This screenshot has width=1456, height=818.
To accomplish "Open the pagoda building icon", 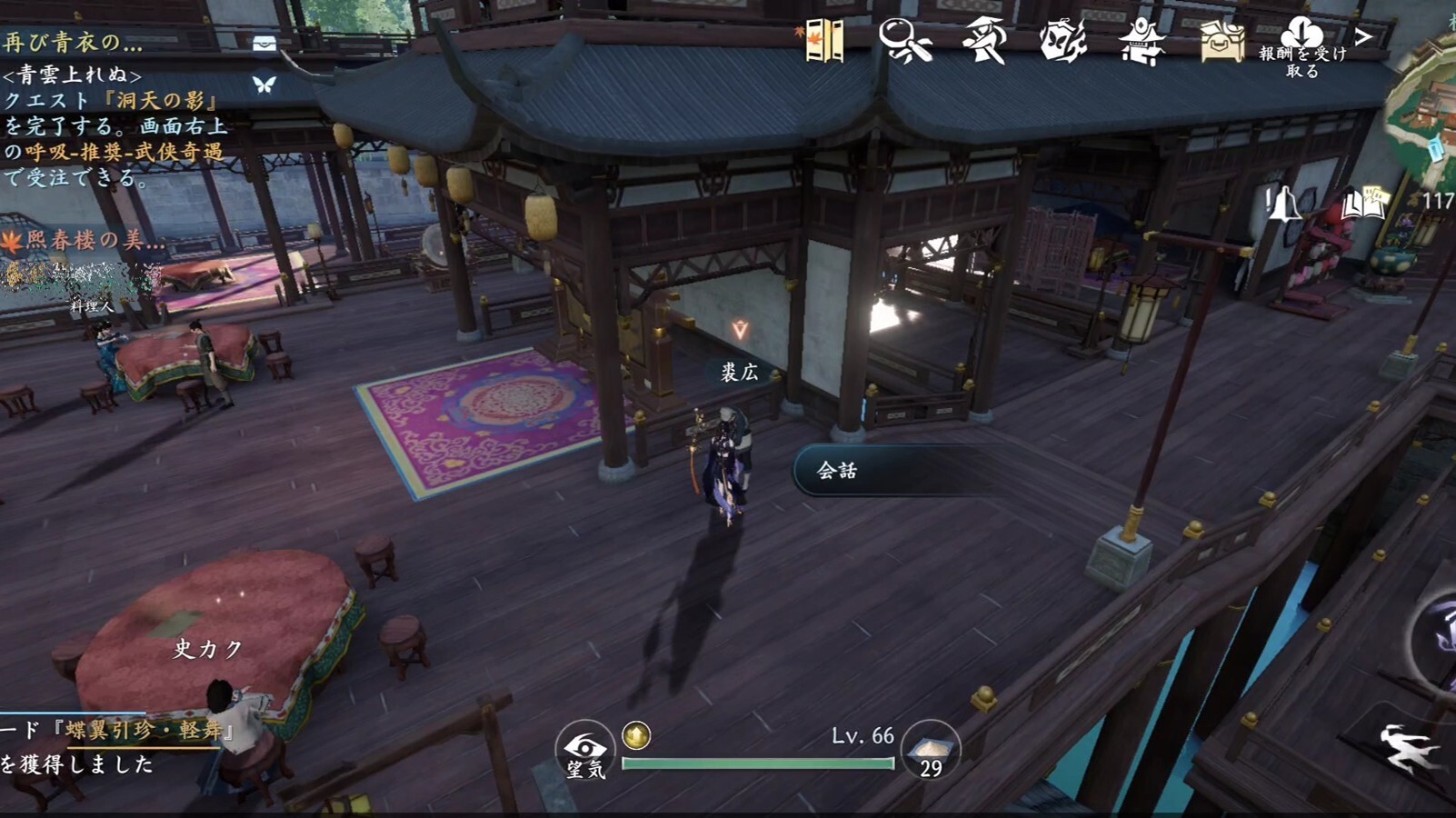I will point(1142,42).
